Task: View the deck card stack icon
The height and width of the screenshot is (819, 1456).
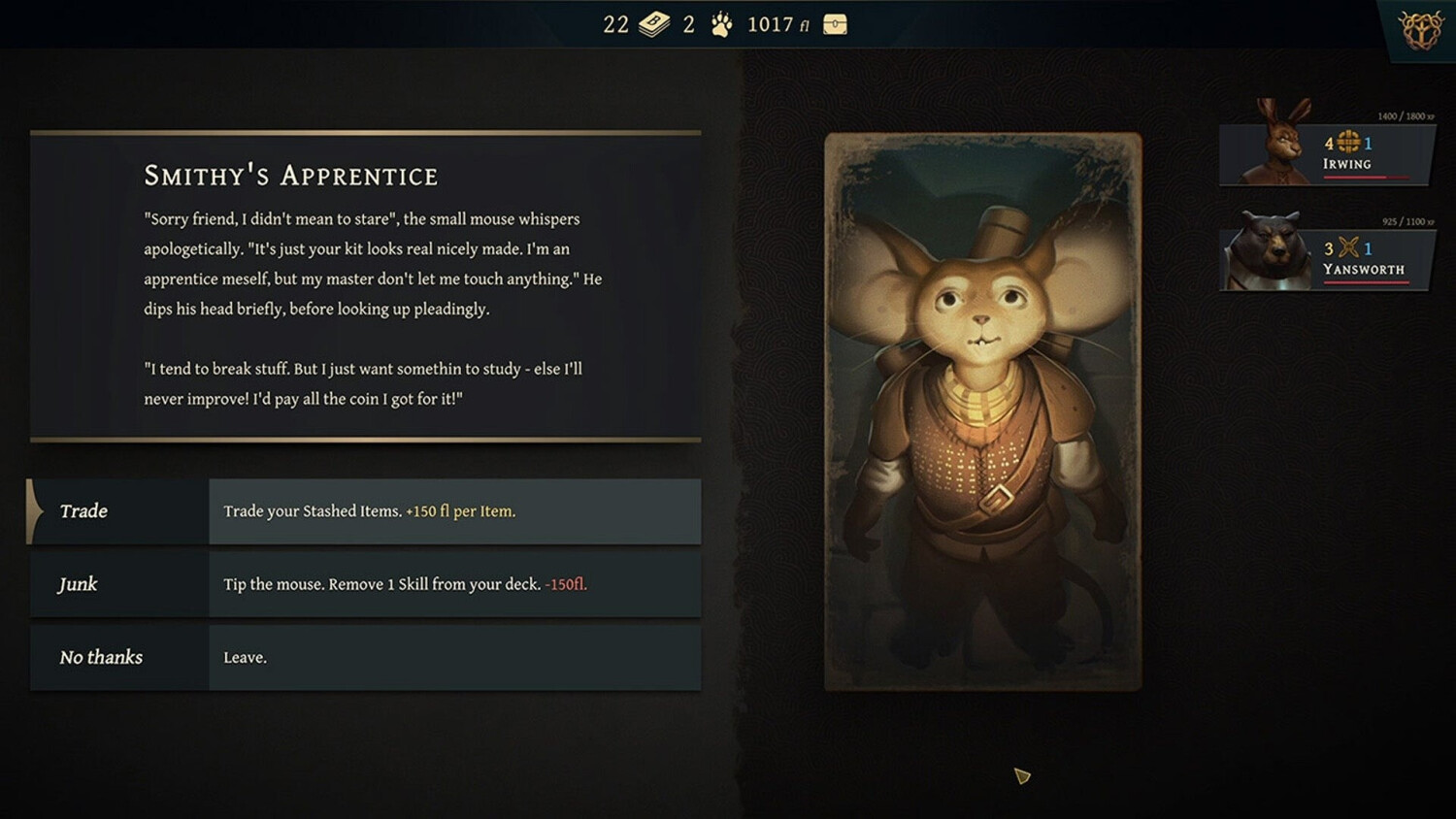Action: (654, 25)
